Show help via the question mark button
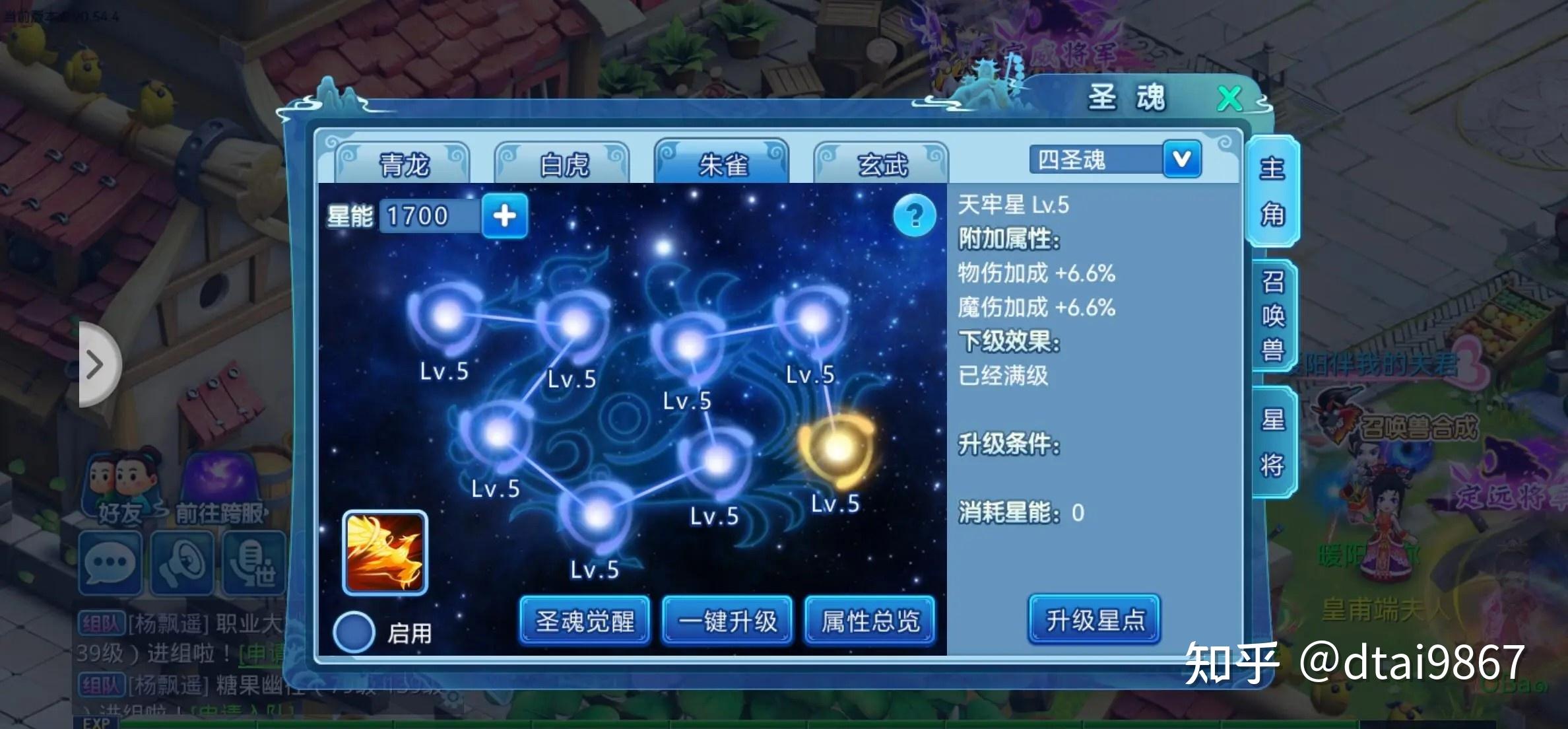The height and width of the screenshot is (729, 1568). 914,215
